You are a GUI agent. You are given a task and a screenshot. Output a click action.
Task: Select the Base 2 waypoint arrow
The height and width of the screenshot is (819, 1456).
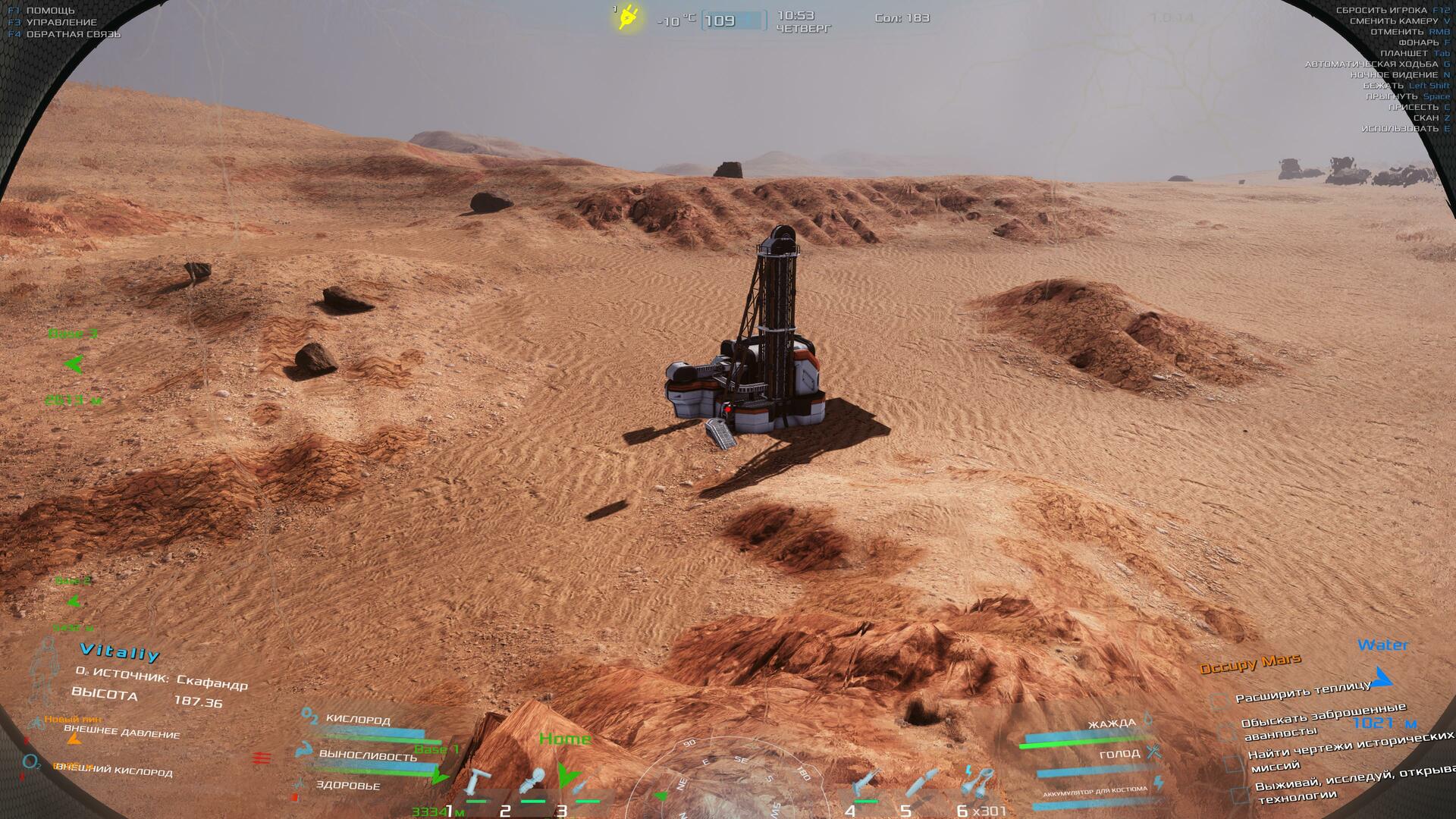coord(74,602)
